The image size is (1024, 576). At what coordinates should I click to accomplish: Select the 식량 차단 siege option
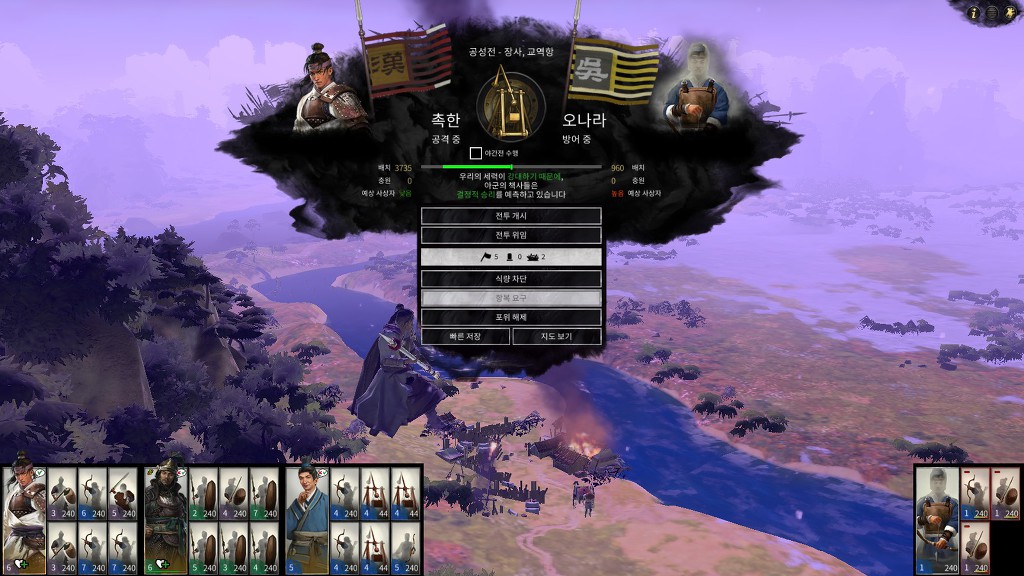[x=511, y=278]
